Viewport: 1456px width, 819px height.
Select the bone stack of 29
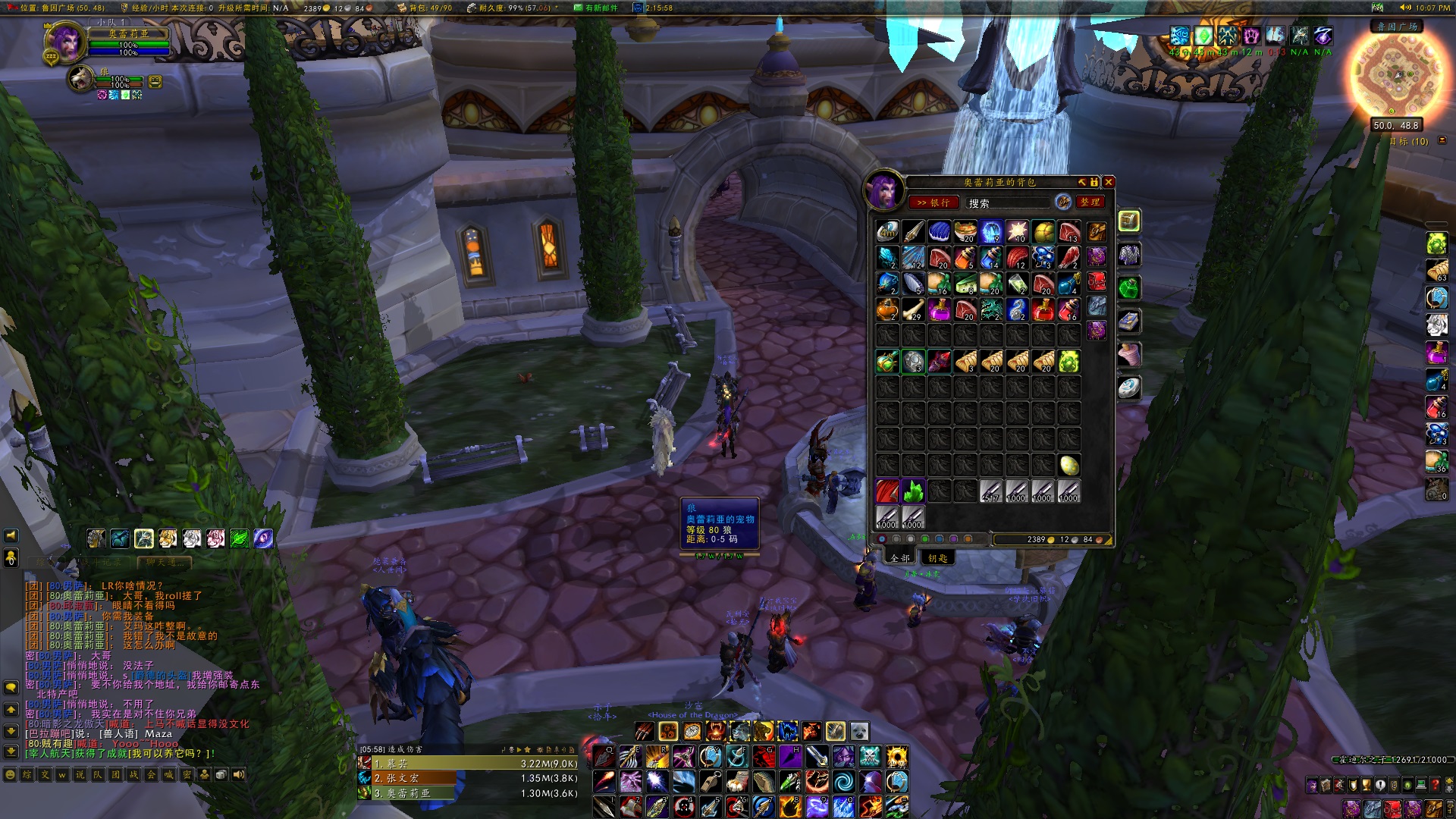(x=913, y=309)
